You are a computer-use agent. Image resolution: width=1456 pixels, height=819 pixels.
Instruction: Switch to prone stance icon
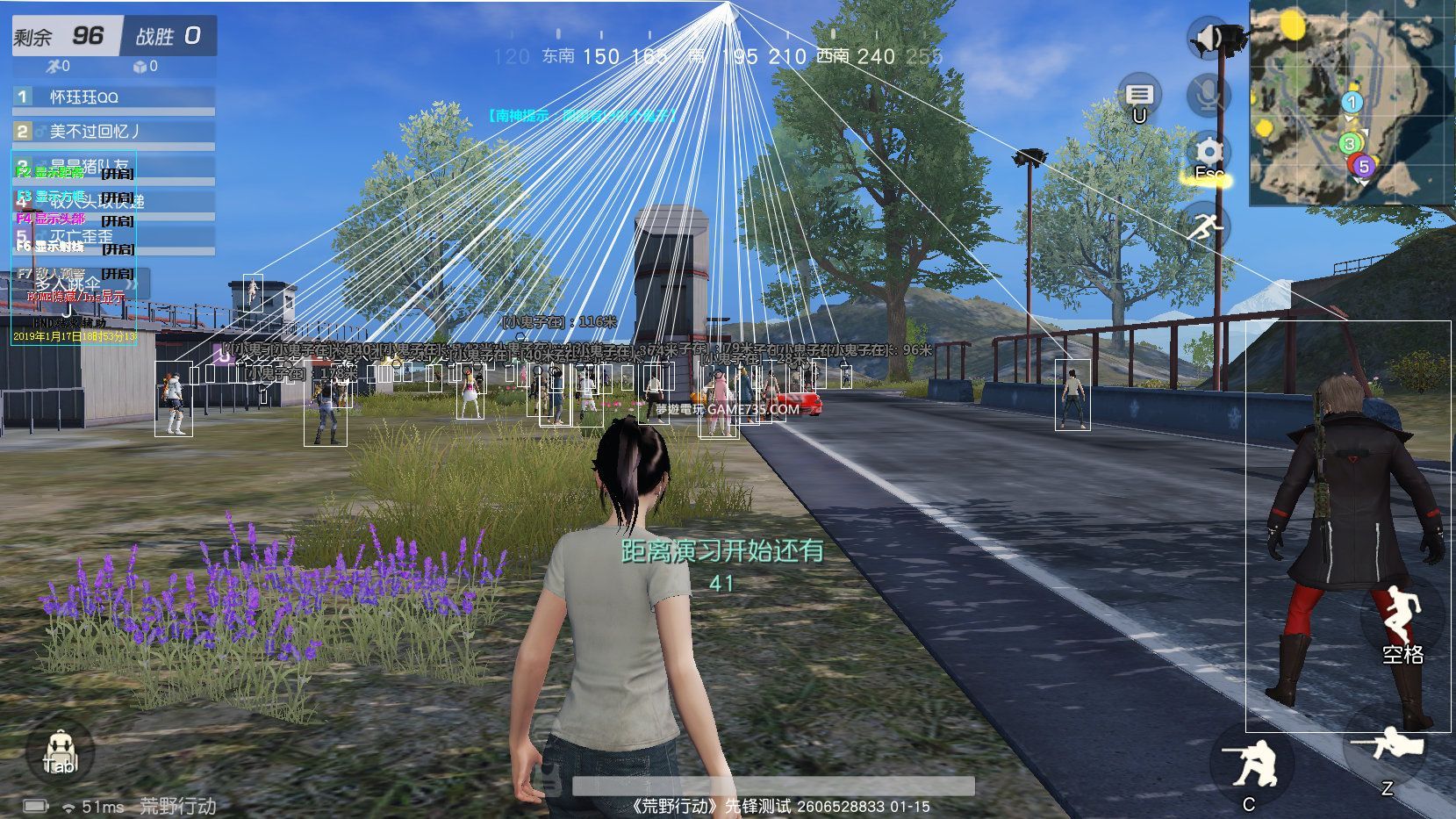coord(1388,749)
